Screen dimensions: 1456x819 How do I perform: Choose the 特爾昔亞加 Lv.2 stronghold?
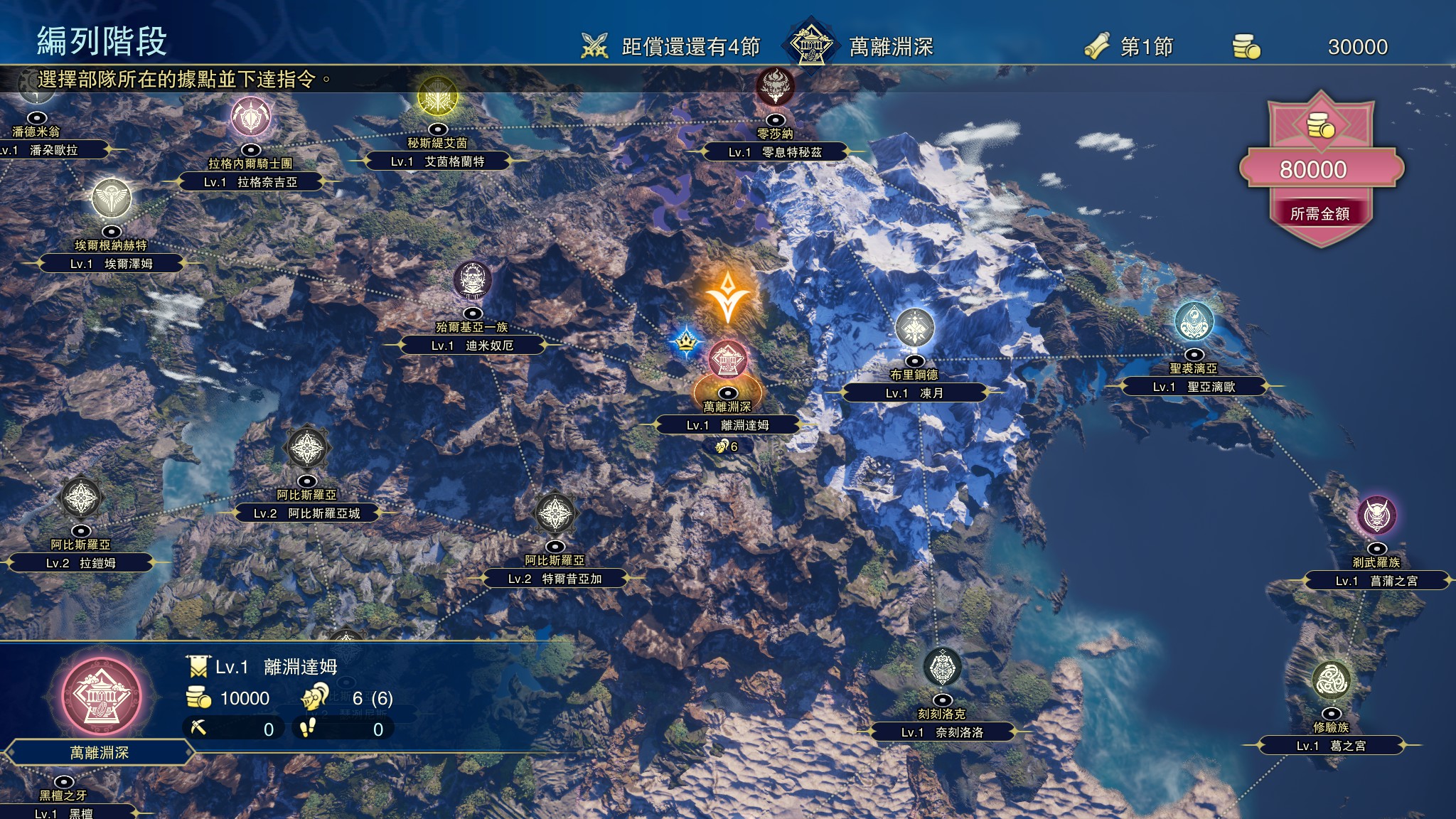coord(555,579)
